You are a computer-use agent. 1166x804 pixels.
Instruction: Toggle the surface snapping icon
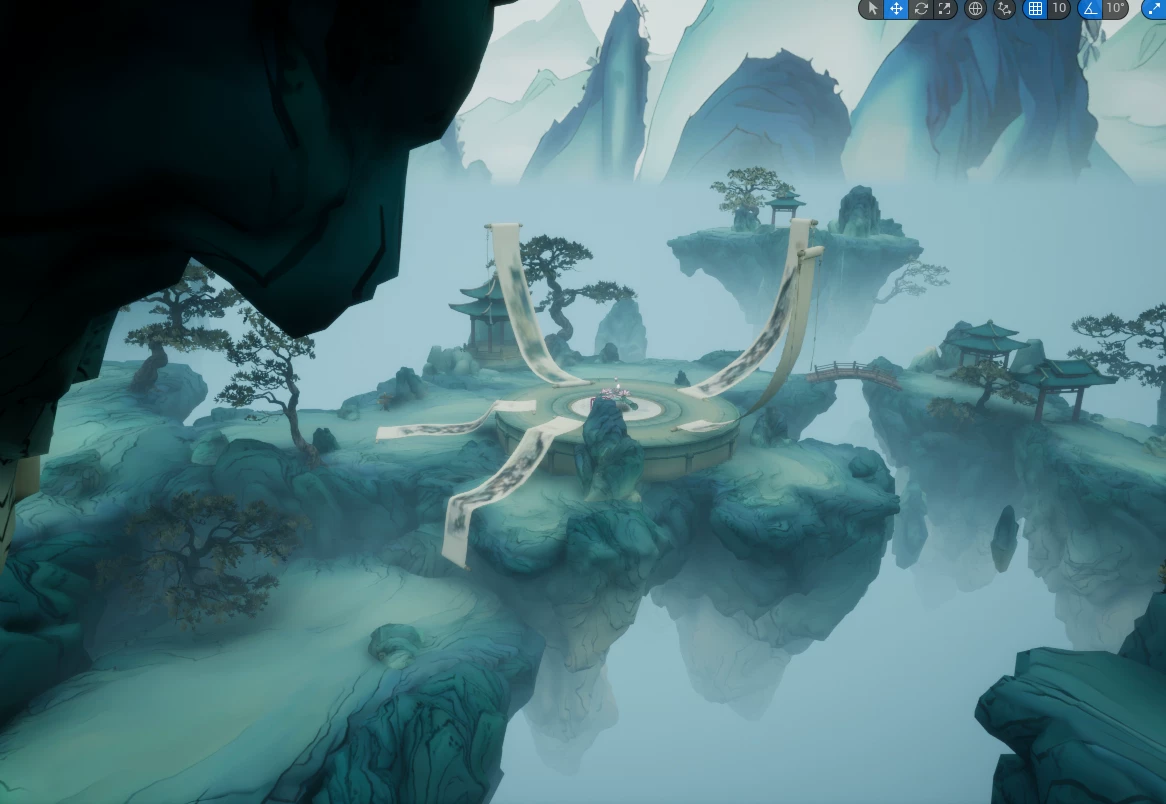(x=1005, y=9)
